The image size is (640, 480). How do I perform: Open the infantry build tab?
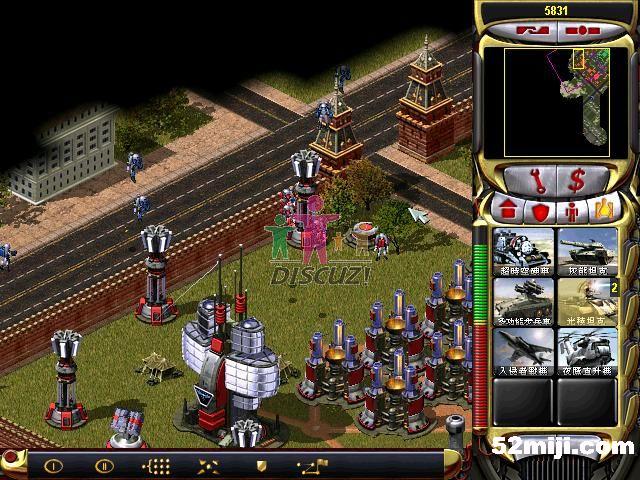point(571,210)
